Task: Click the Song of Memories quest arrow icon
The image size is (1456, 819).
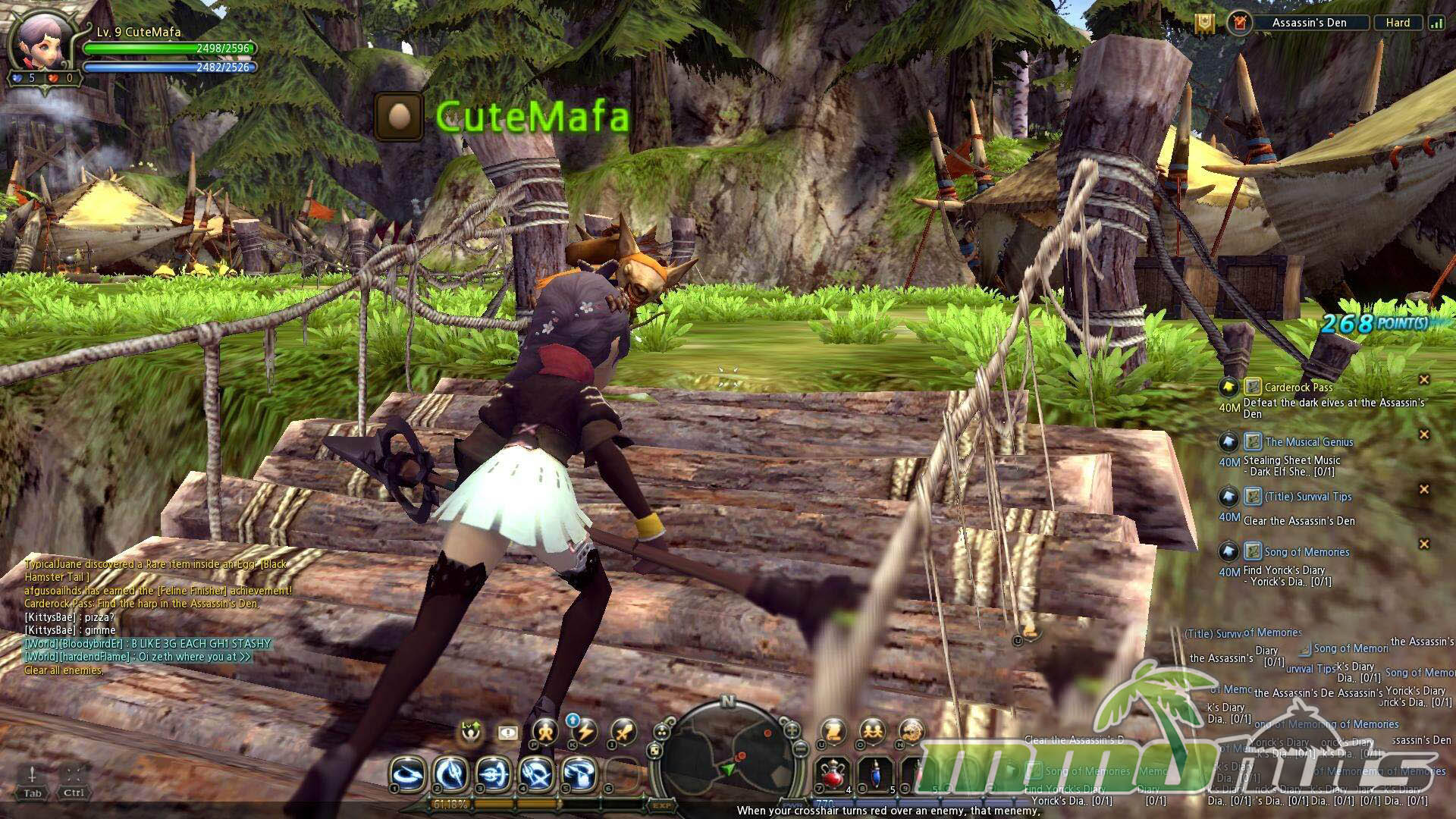Action: [1228, 551]
